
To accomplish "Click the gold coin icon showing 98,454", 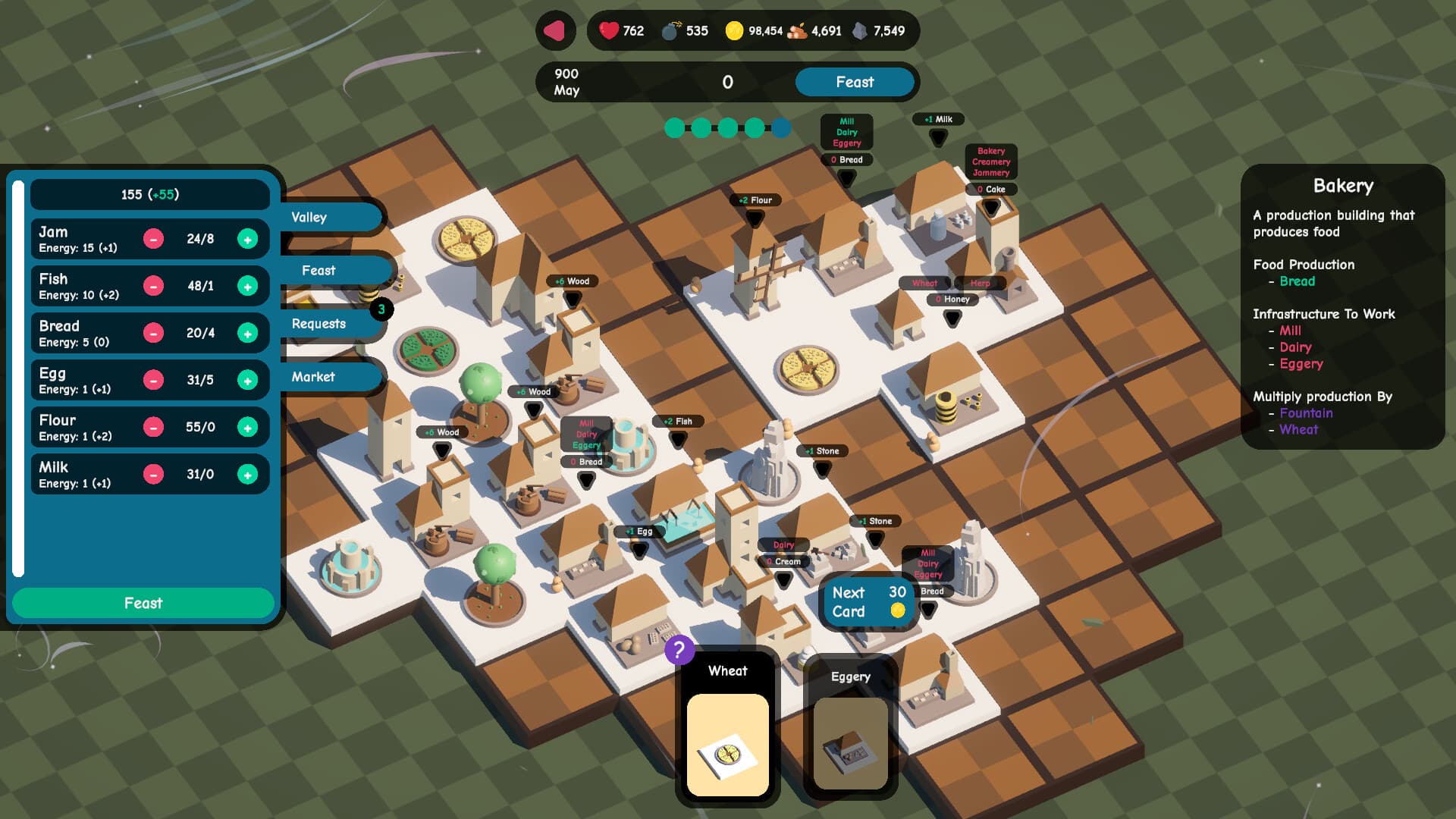I will (733, 31).
